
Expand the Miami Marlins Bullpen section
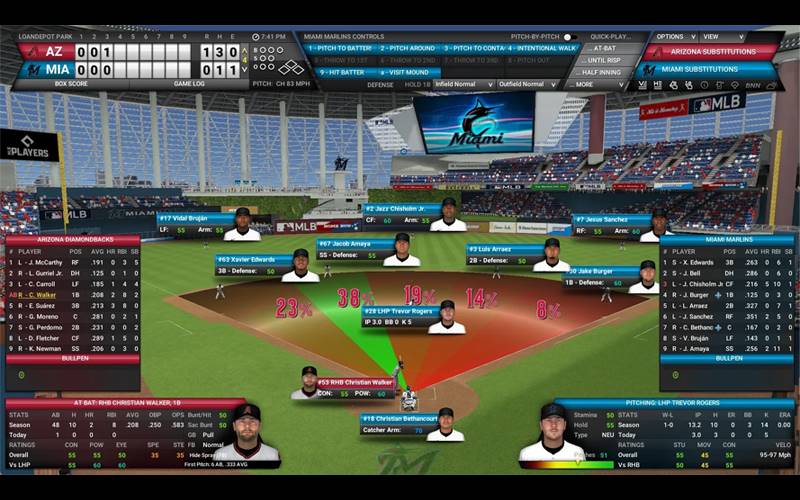coord(729,357)
